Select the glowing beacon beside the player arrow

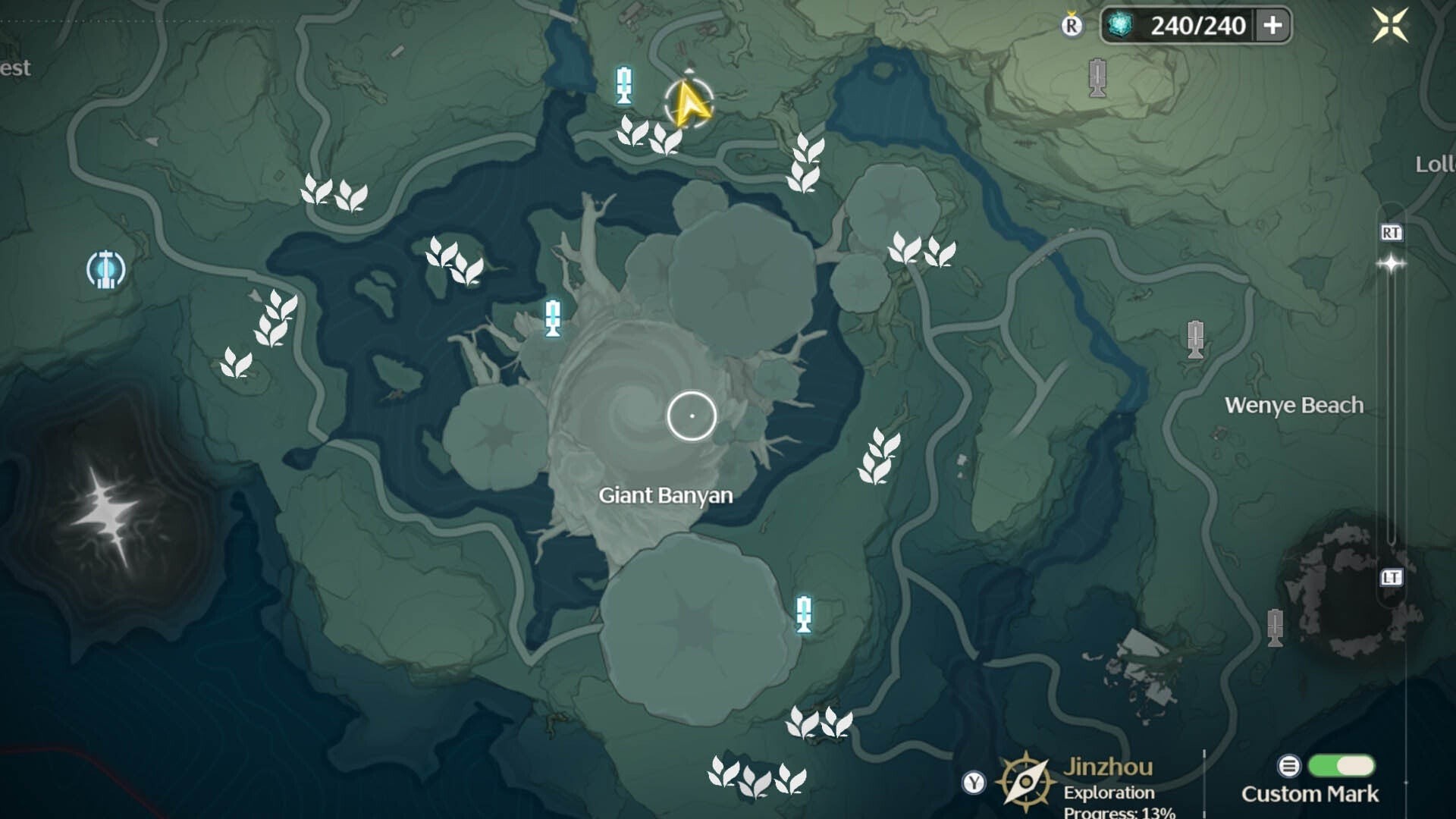coord(624,85)
